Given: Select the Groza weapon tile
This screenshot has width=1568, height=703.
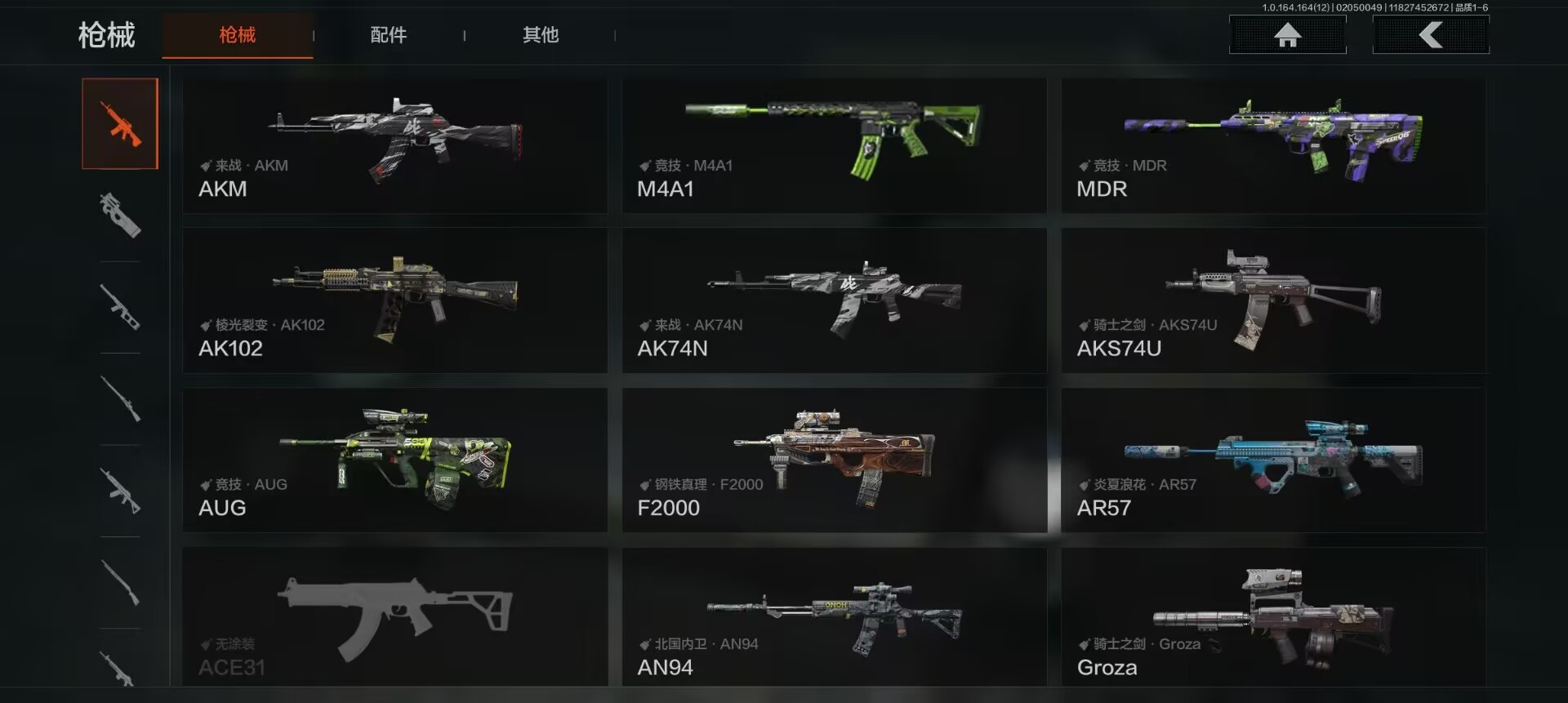Looking at the screenshot, I should [1273, 617].
